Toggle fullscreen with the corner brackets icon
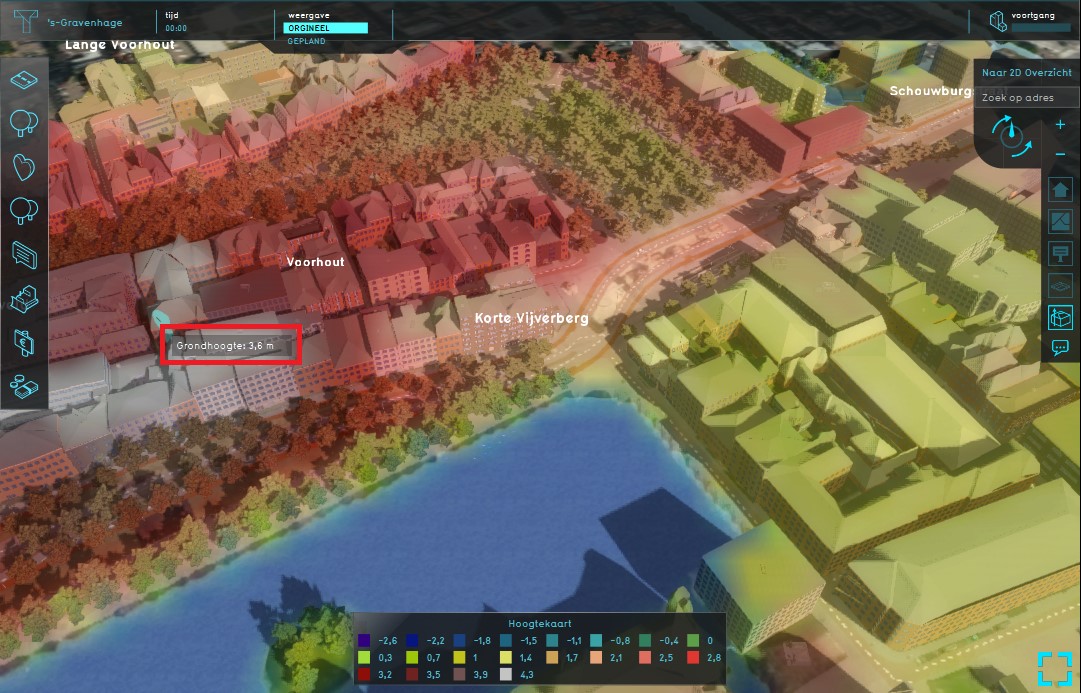 coord(1054,667)
